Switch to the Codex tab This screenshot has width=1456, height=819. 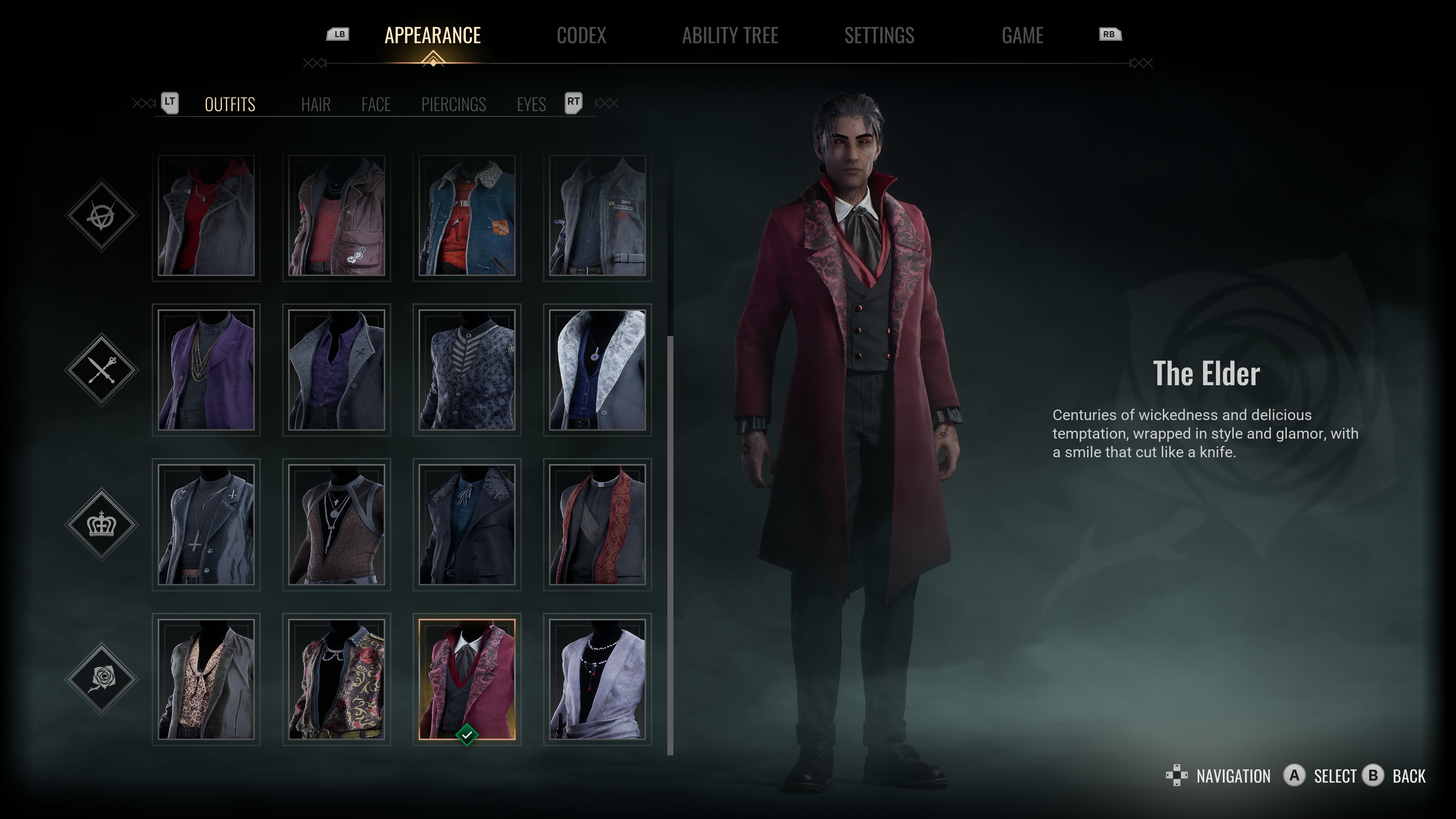click(x=581, y=36)
